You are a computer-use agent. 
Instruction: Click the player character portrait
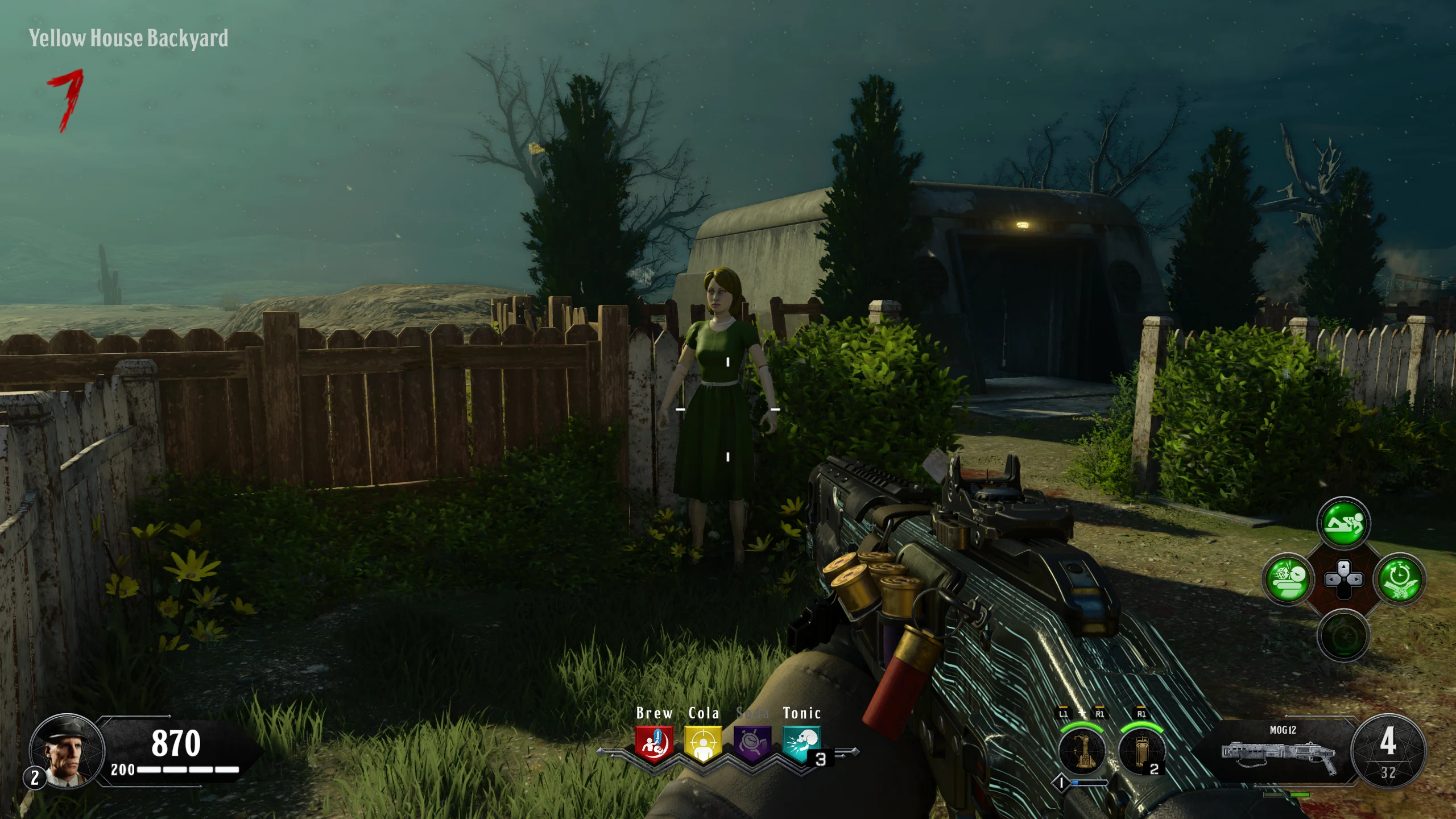point(67,751)
